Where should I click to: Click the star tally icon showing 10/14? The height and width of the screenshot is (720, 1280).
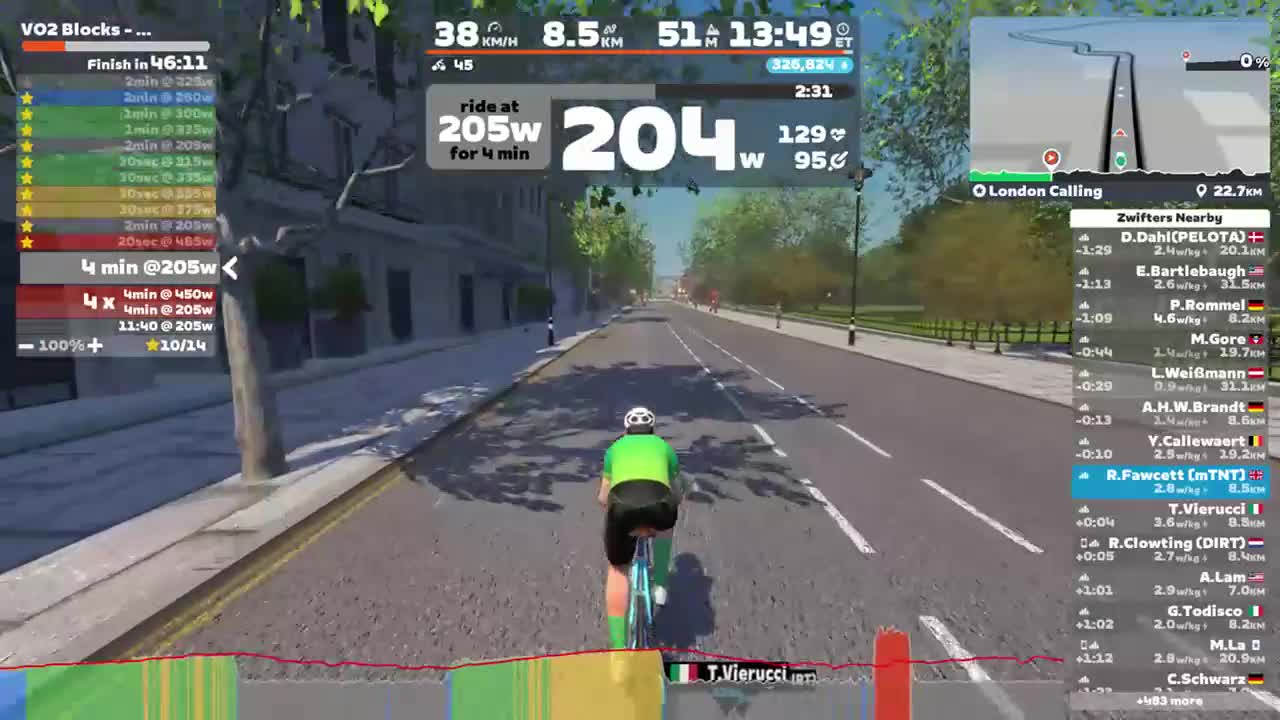click(x=155, y=345)
